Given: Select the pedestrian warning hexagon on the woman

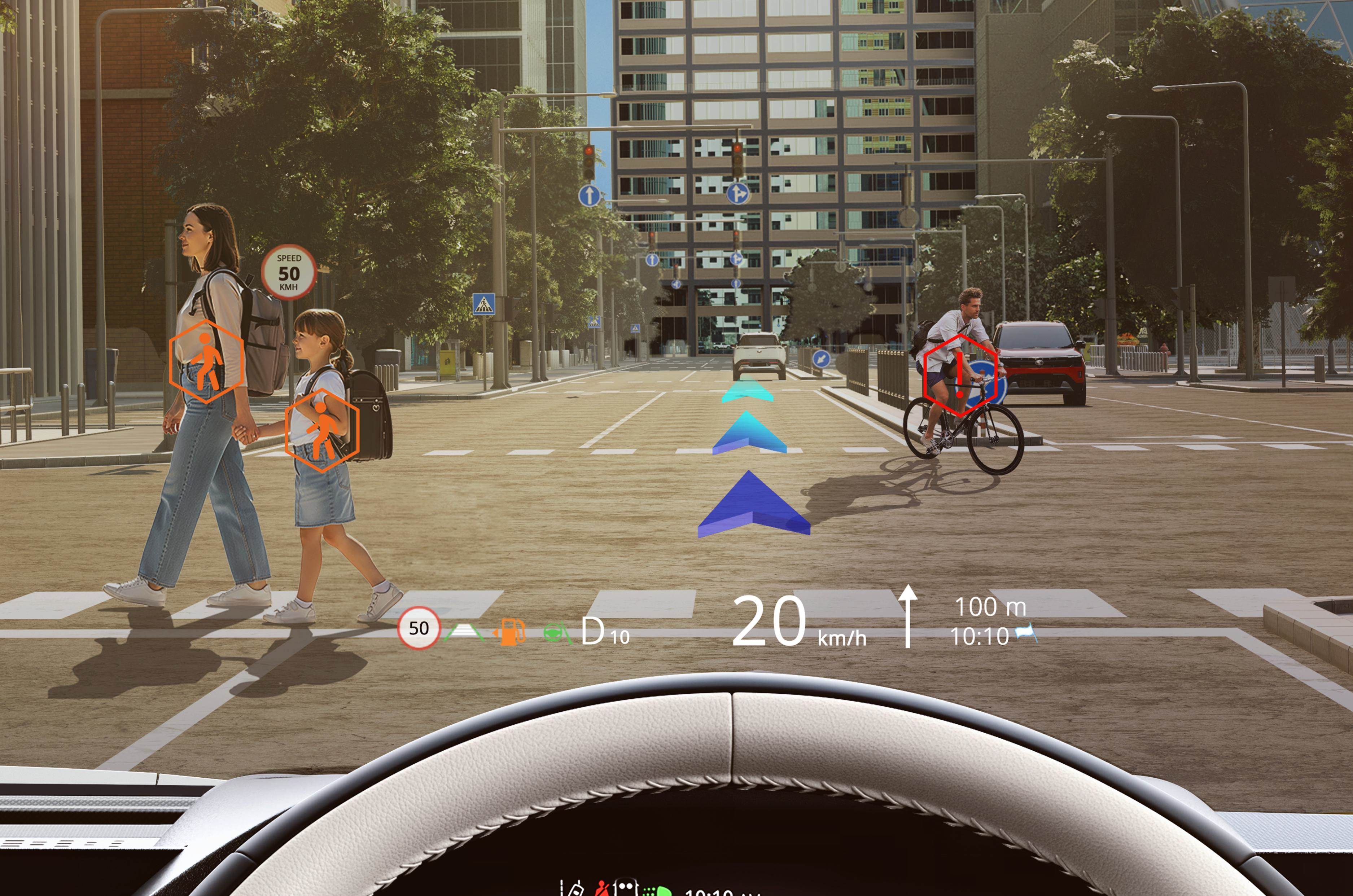Looking at the screenshot, I should [206, 362].
